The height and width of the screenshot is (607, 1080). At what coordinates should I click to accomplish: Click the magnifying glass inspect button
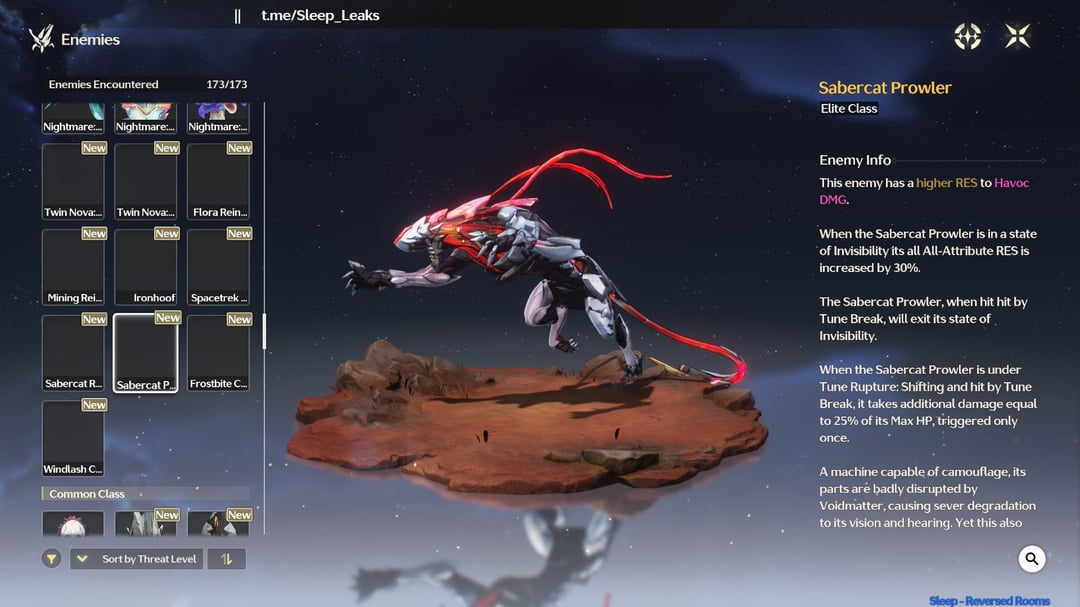(x=1032, y=559)
